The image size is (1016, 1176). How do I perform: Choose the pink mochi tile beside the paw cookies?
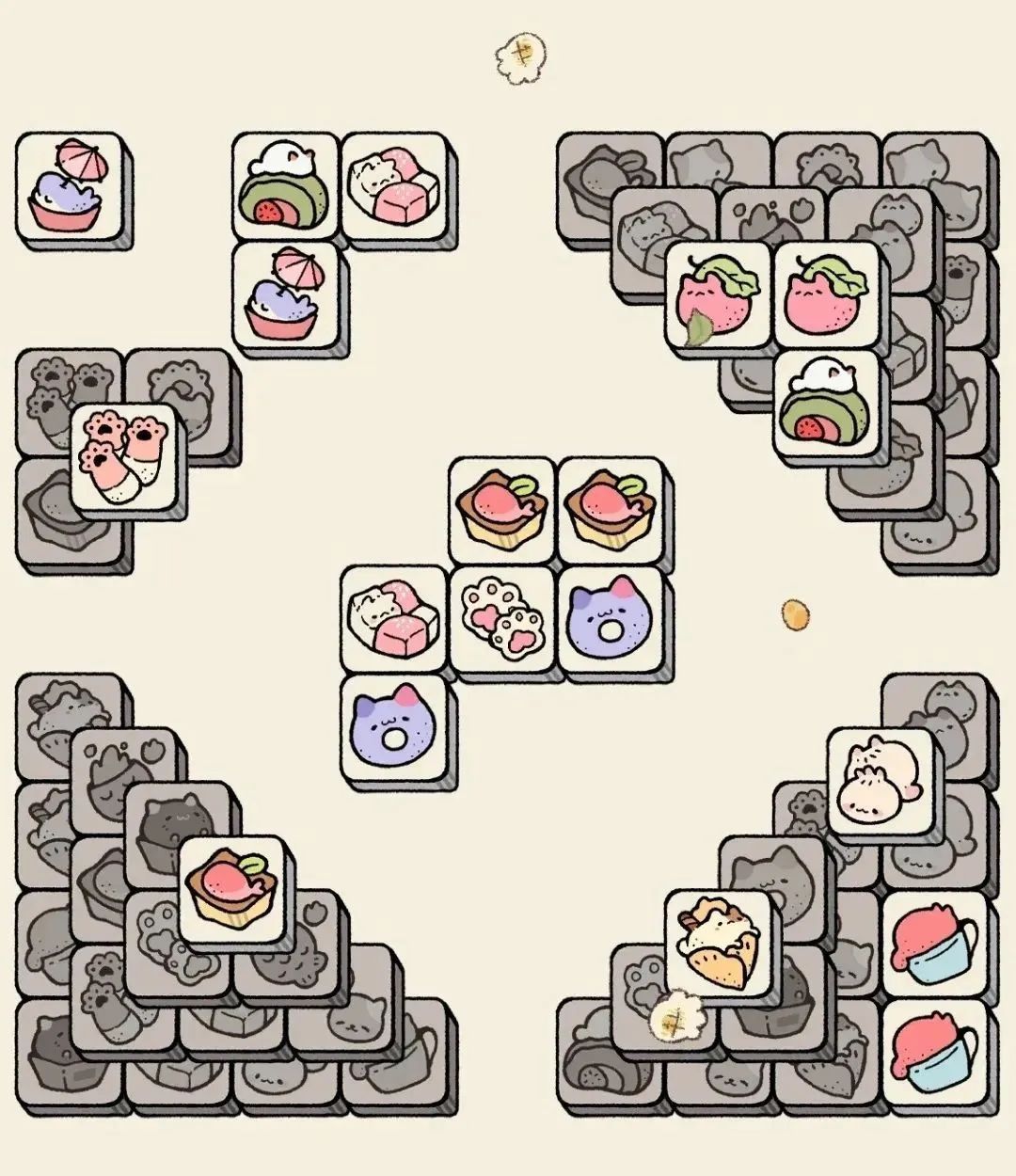click(x=393, y=617)
